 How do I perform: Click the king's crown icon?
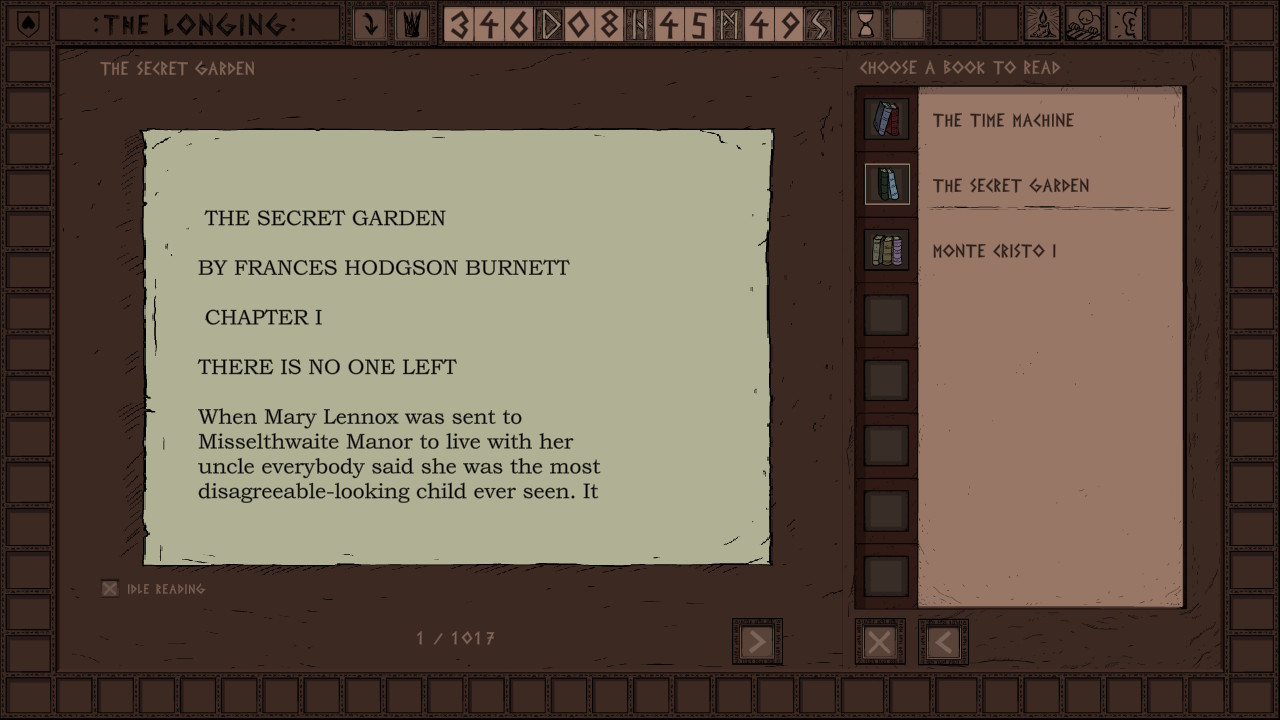[411, 24]
